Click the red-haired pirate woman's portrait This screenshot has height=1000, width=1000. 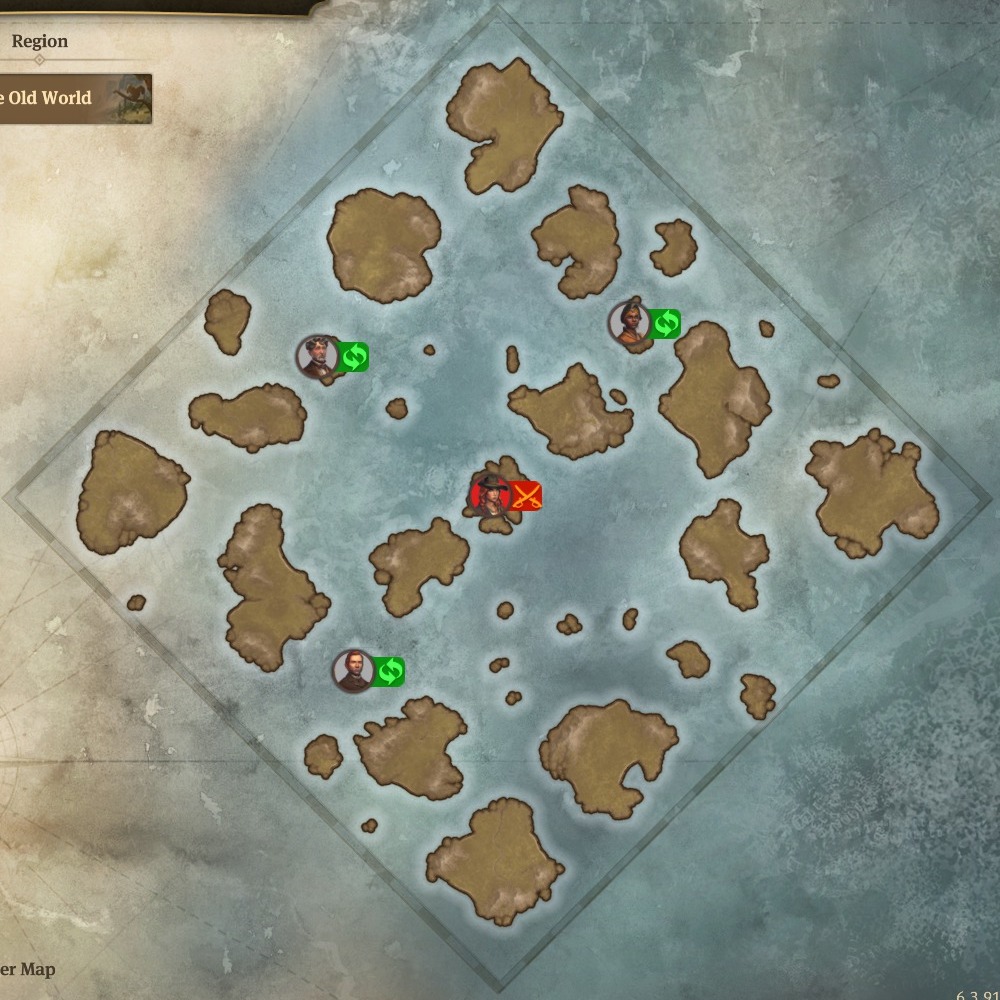click(491, 495)
